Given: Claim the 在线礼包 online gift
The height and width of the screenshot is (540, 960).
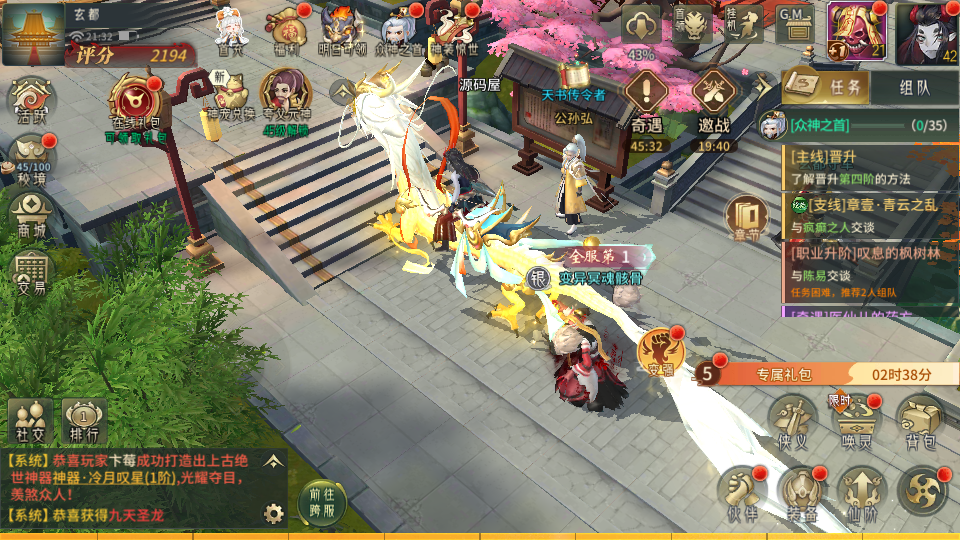Looking at the screenshot, I should pyautogui.click(x=135, y=106).
